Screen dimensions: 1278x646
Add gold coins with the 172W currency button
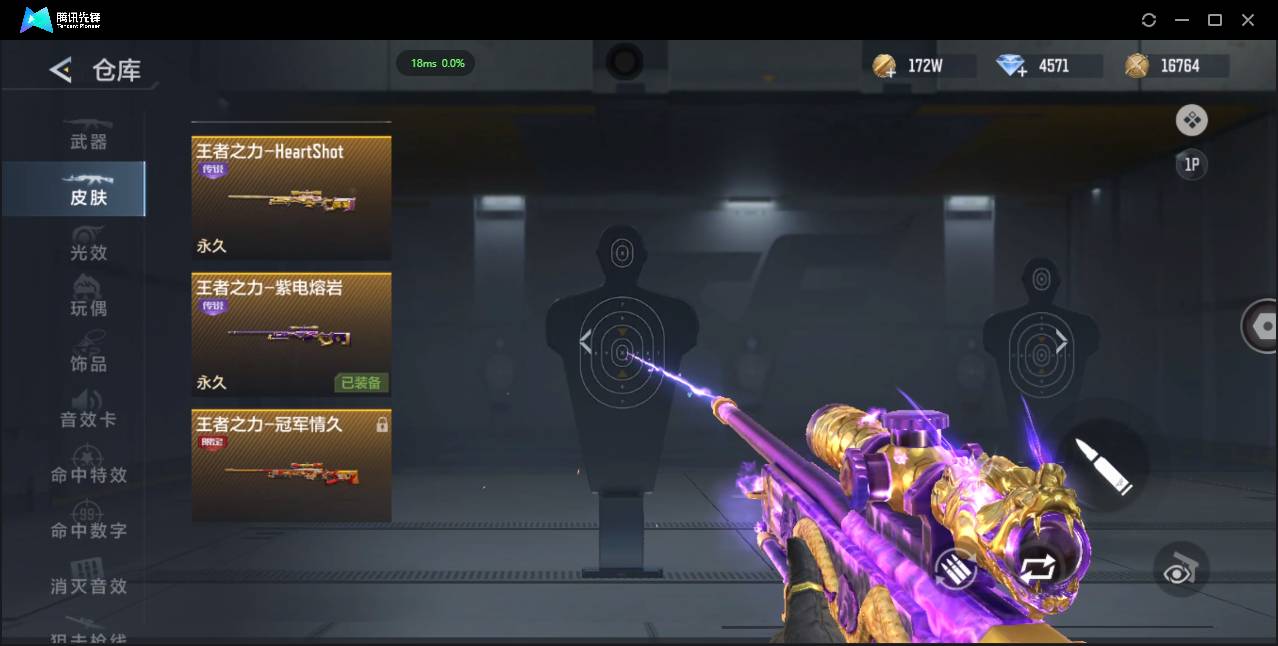885,67
